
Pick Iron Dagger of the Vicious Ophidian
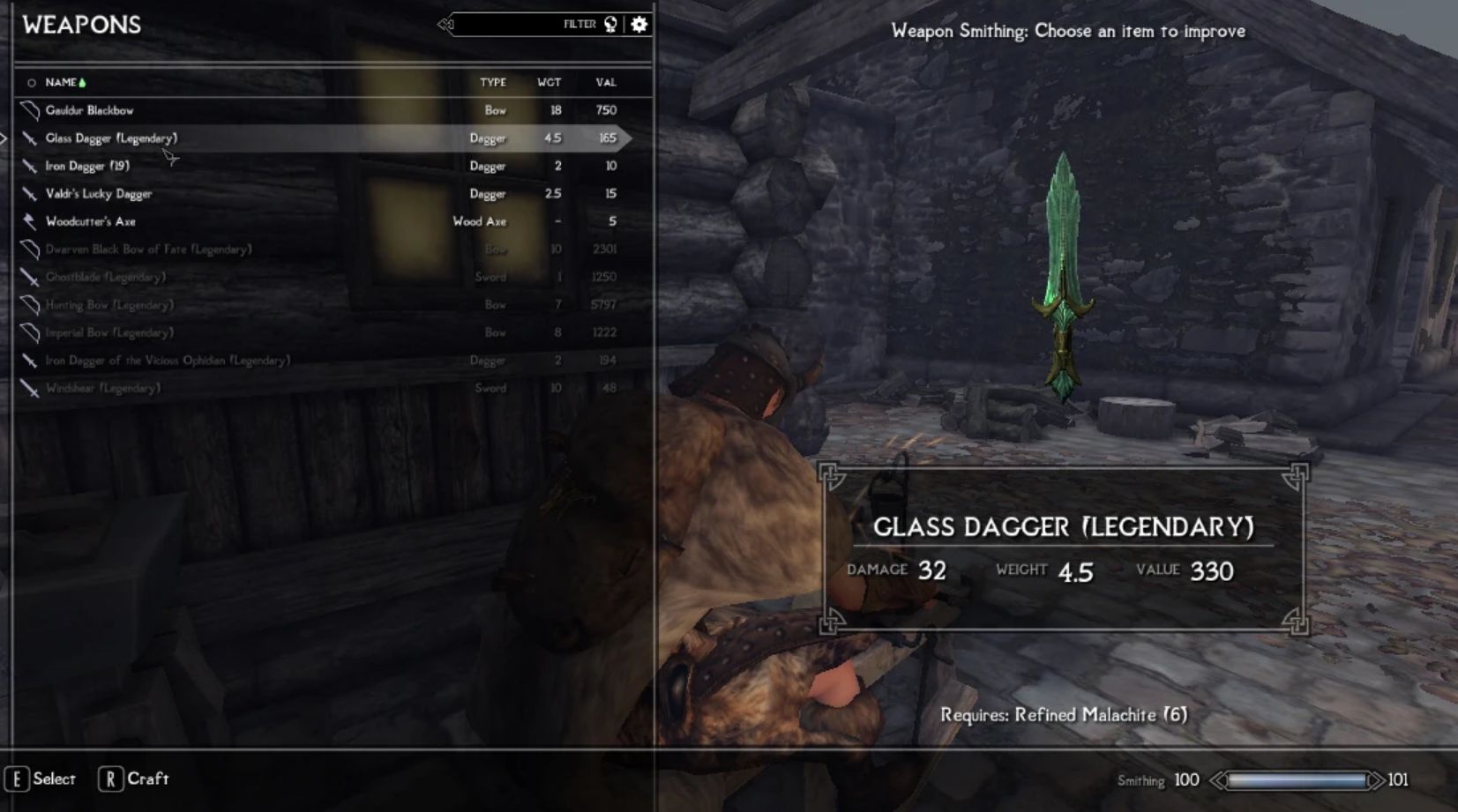168,361
